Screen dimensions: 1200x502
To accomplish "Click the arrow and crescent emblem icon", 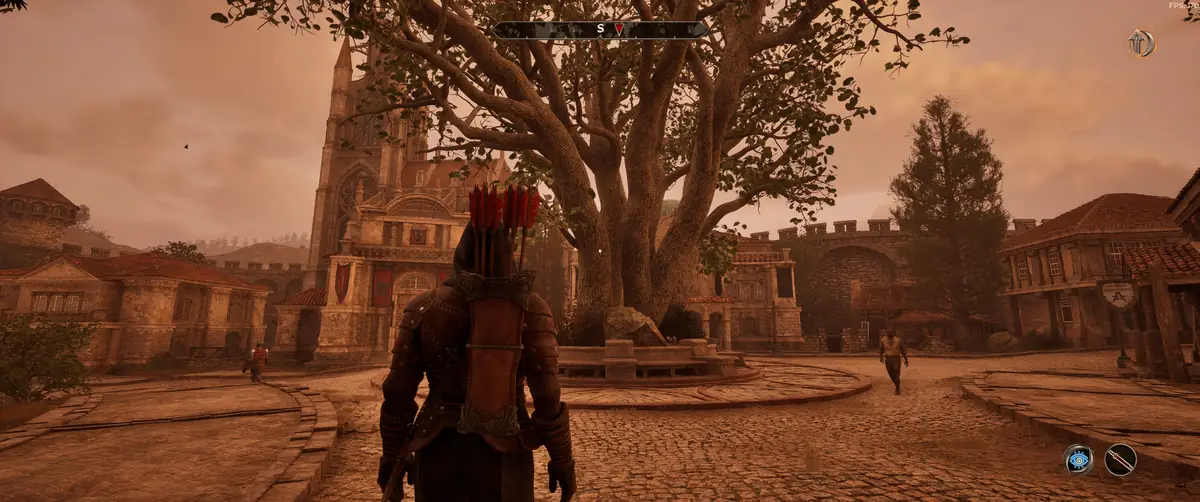I will tap(1140, 43).
